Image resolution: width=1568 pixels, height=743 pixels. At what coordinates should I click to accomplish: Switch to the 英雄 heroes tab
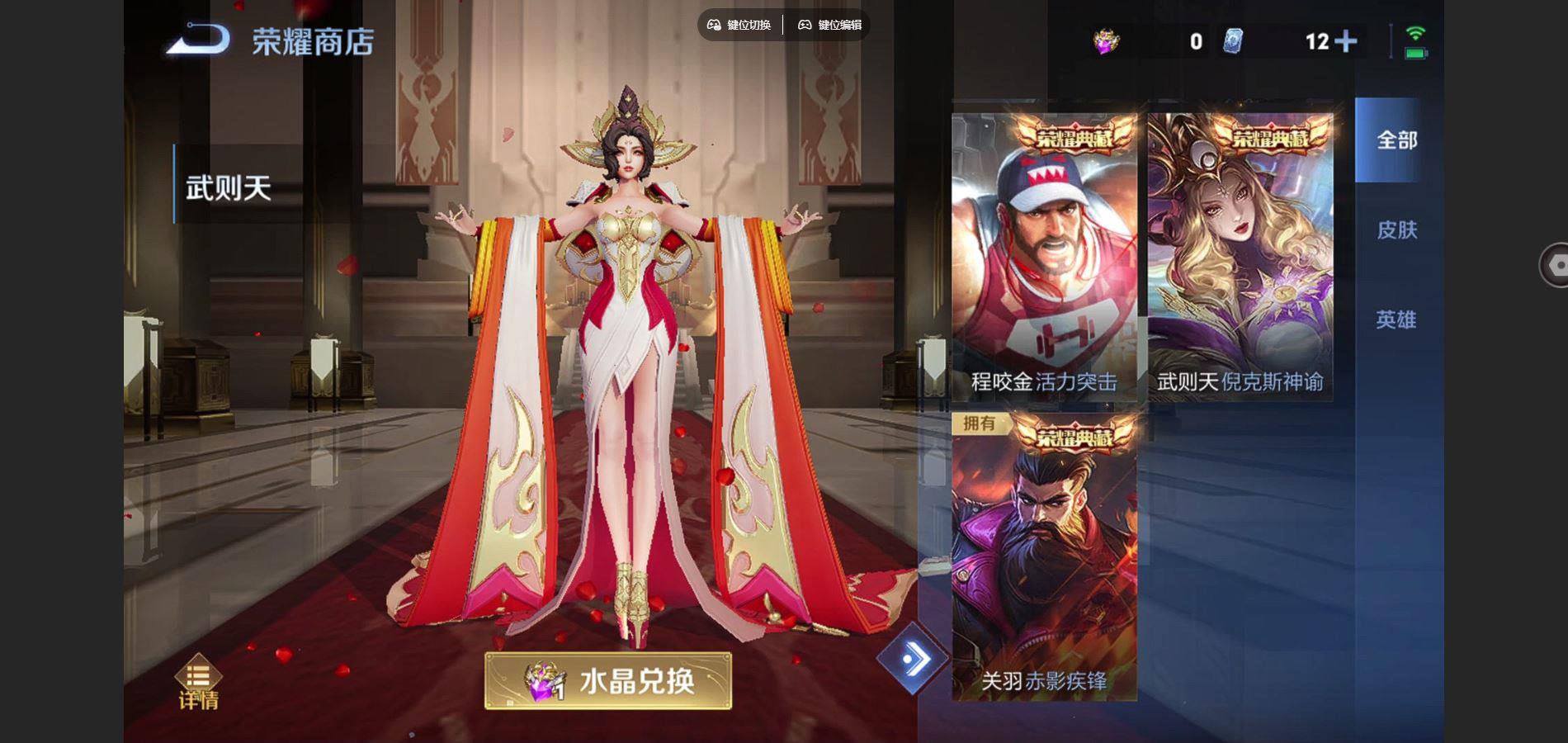pyautogui.click(x=1396, y=318)
